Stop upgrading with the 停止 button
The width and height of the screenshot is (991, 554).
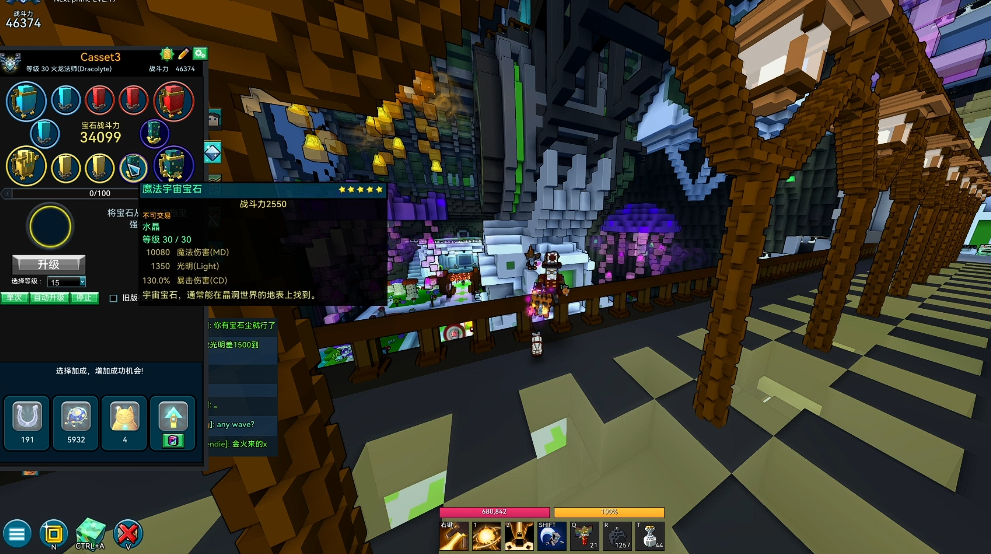[x=85, y=297]
